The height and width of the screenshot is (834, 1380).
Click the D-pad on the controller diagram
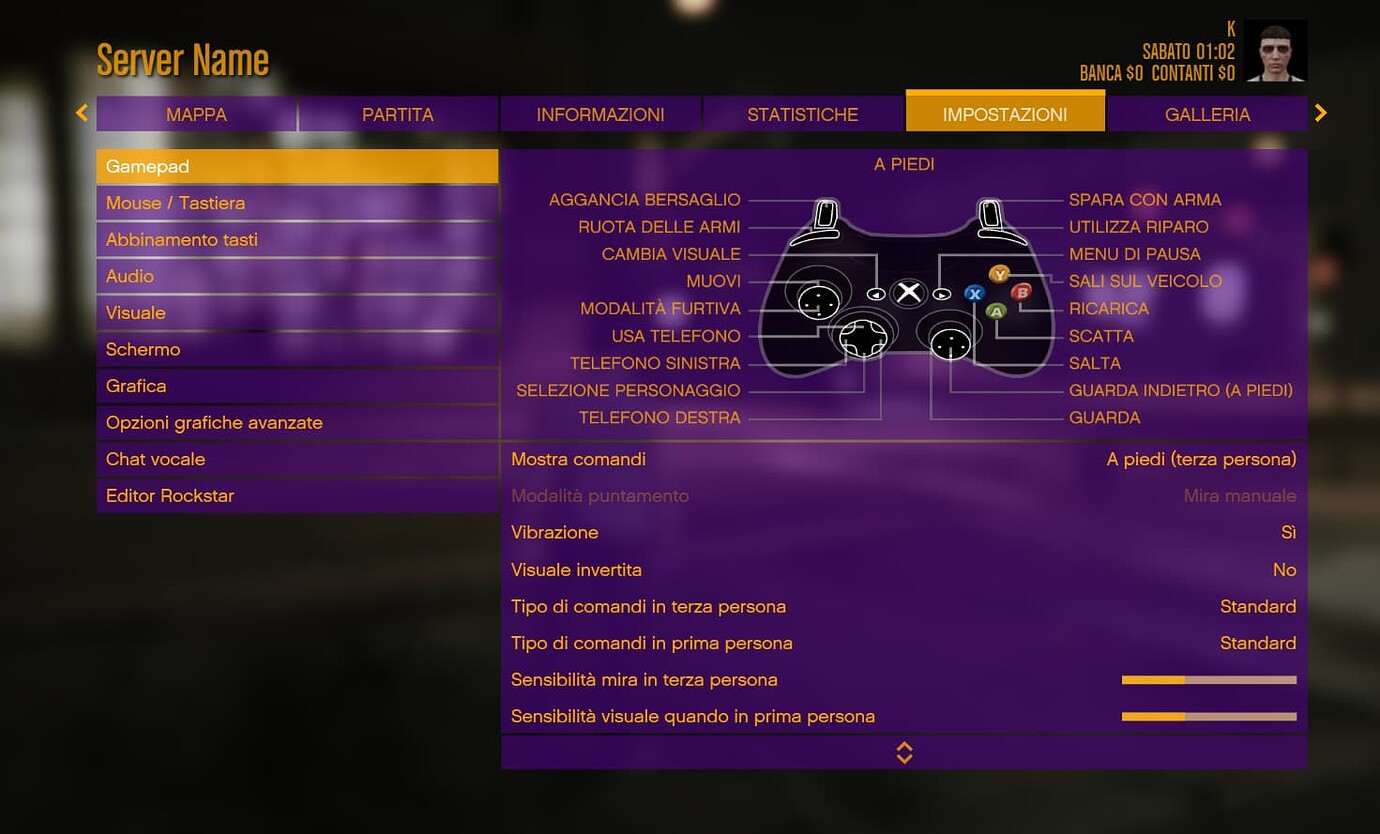pyautogui.click(x=866, y=340)
